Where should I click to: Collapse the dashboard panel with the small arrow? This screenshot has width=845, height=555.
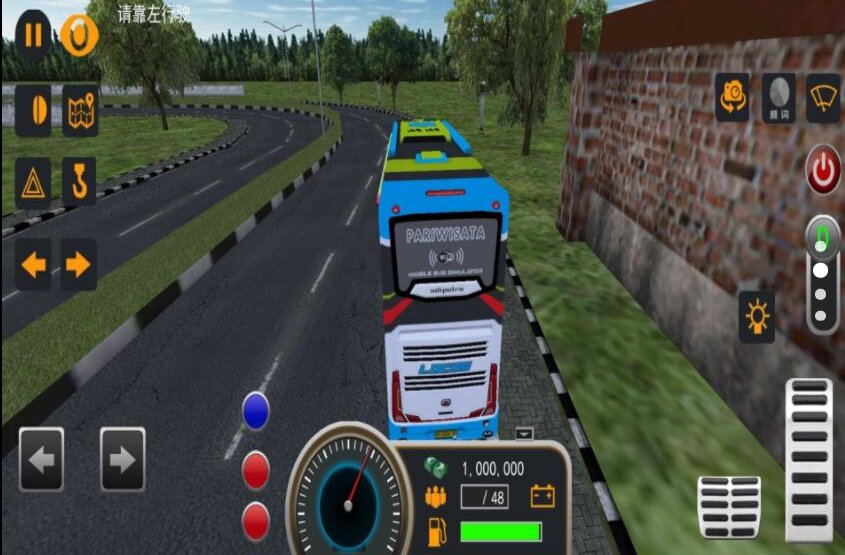tap(525, 434)
